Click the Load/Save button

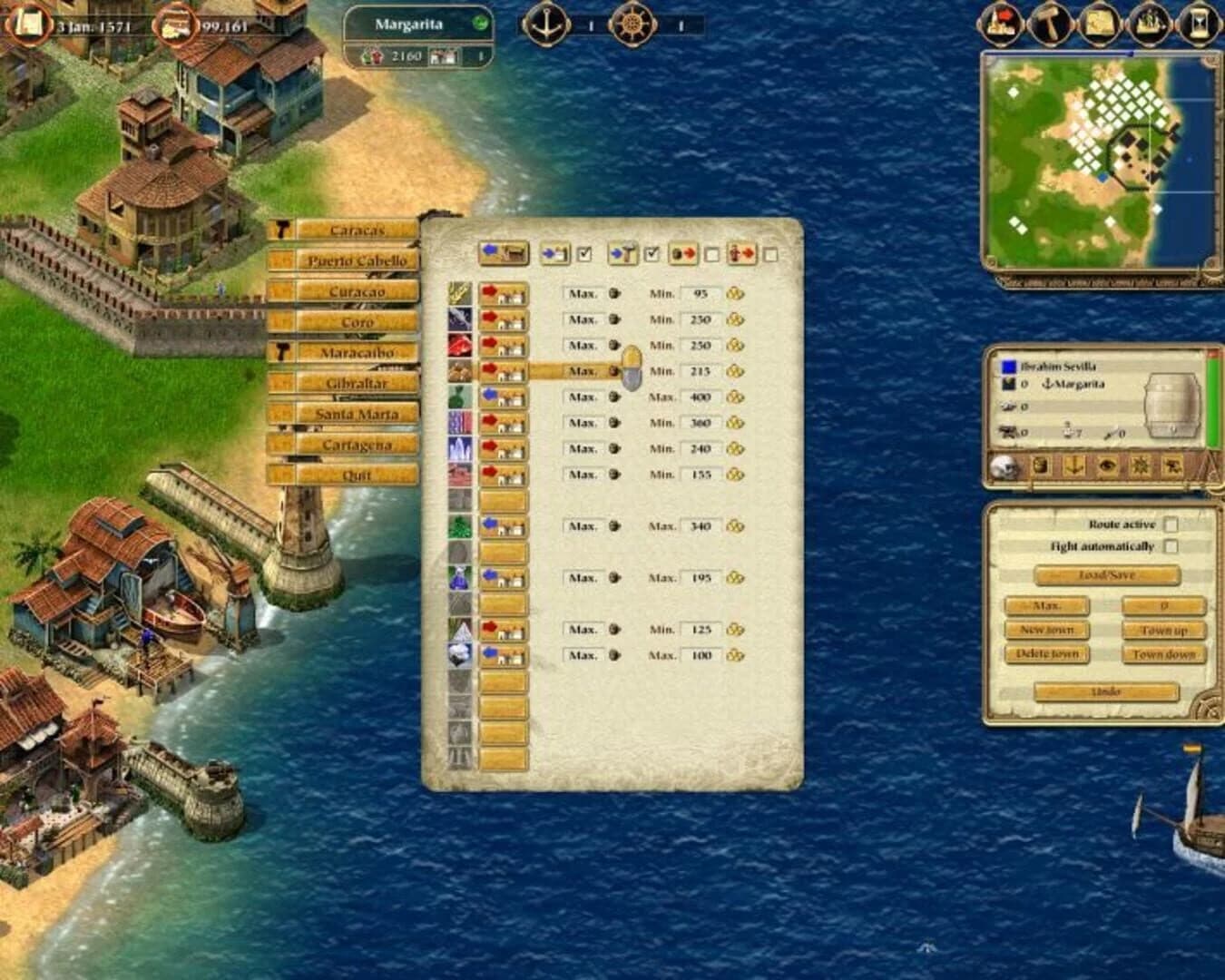(x=1109, y=574)
